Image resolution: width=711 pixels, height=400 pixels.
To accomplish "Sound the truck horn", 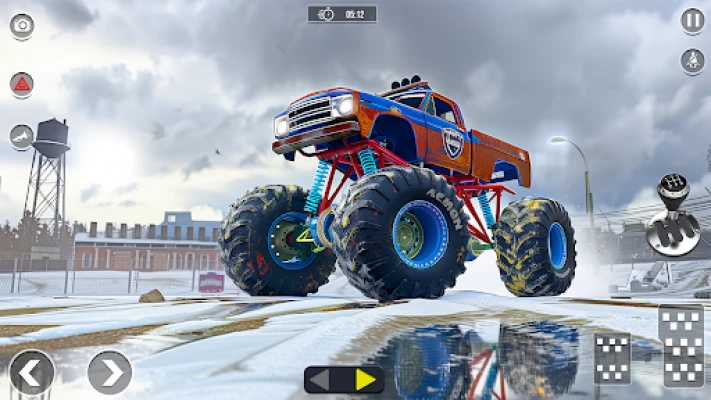I will [x=22, y=137].
